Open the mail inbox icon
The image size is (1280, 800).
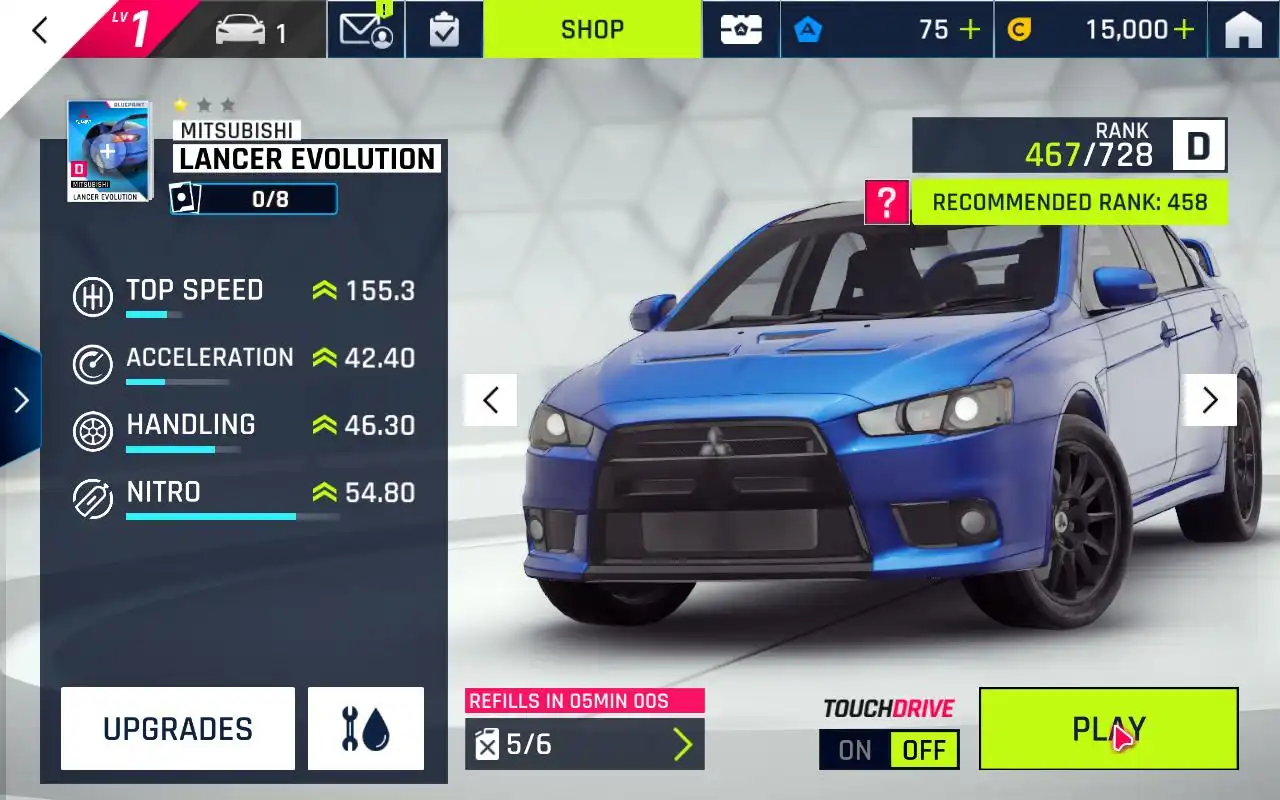[365, 30]
